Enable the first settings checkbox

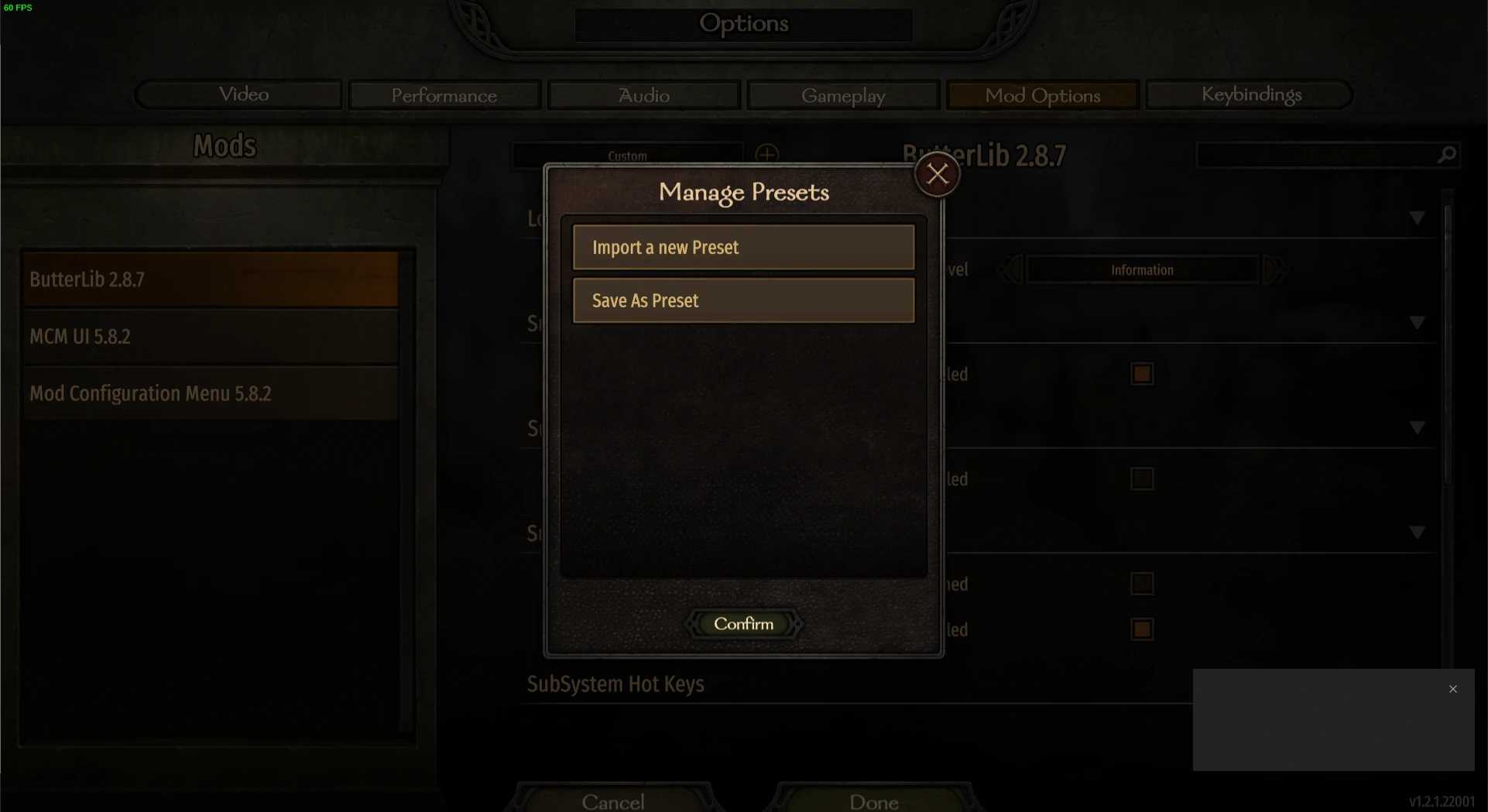[1142, 373]
